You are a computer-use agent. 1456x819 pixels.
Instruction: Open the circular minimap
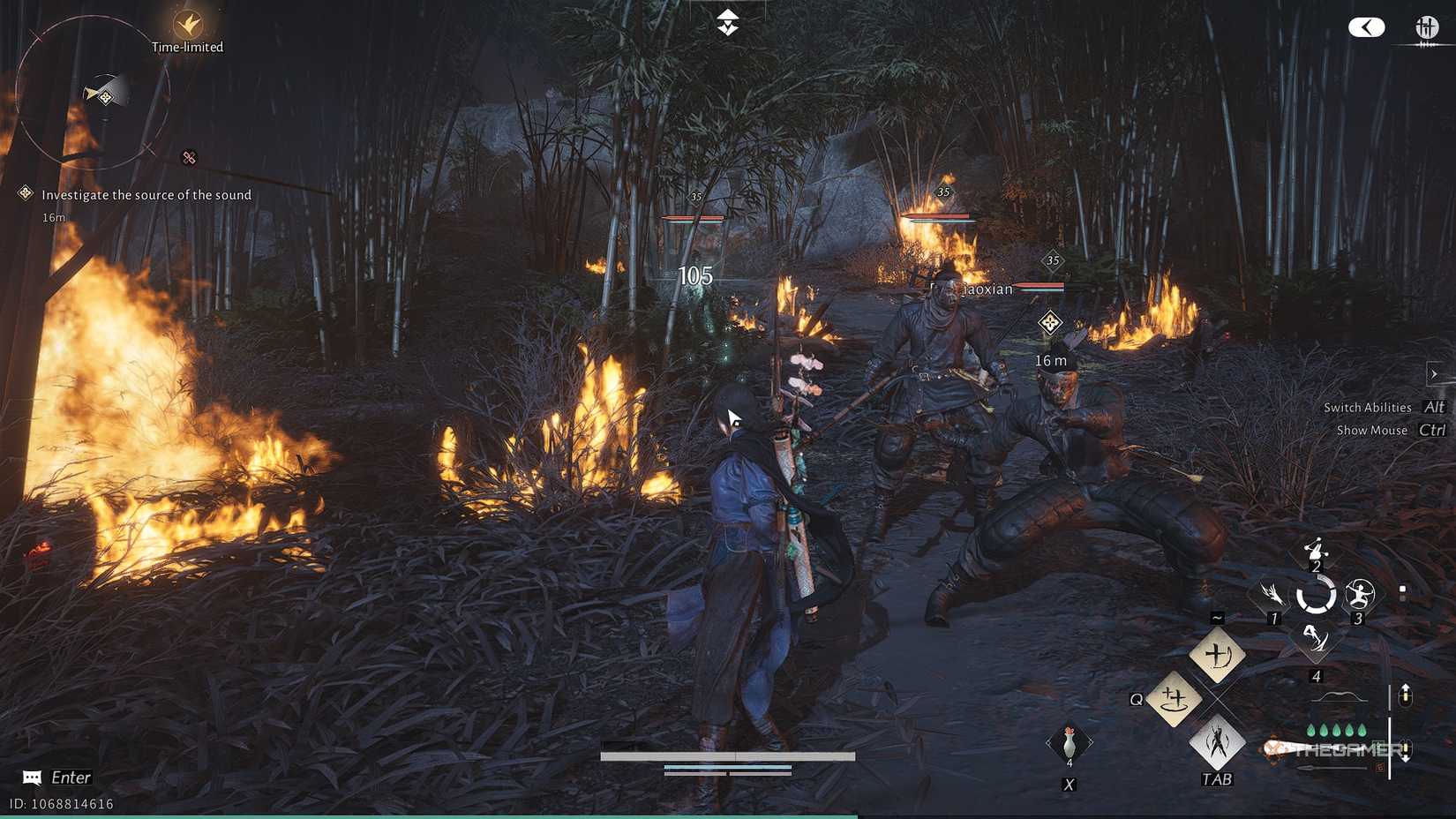click(94, 94)
